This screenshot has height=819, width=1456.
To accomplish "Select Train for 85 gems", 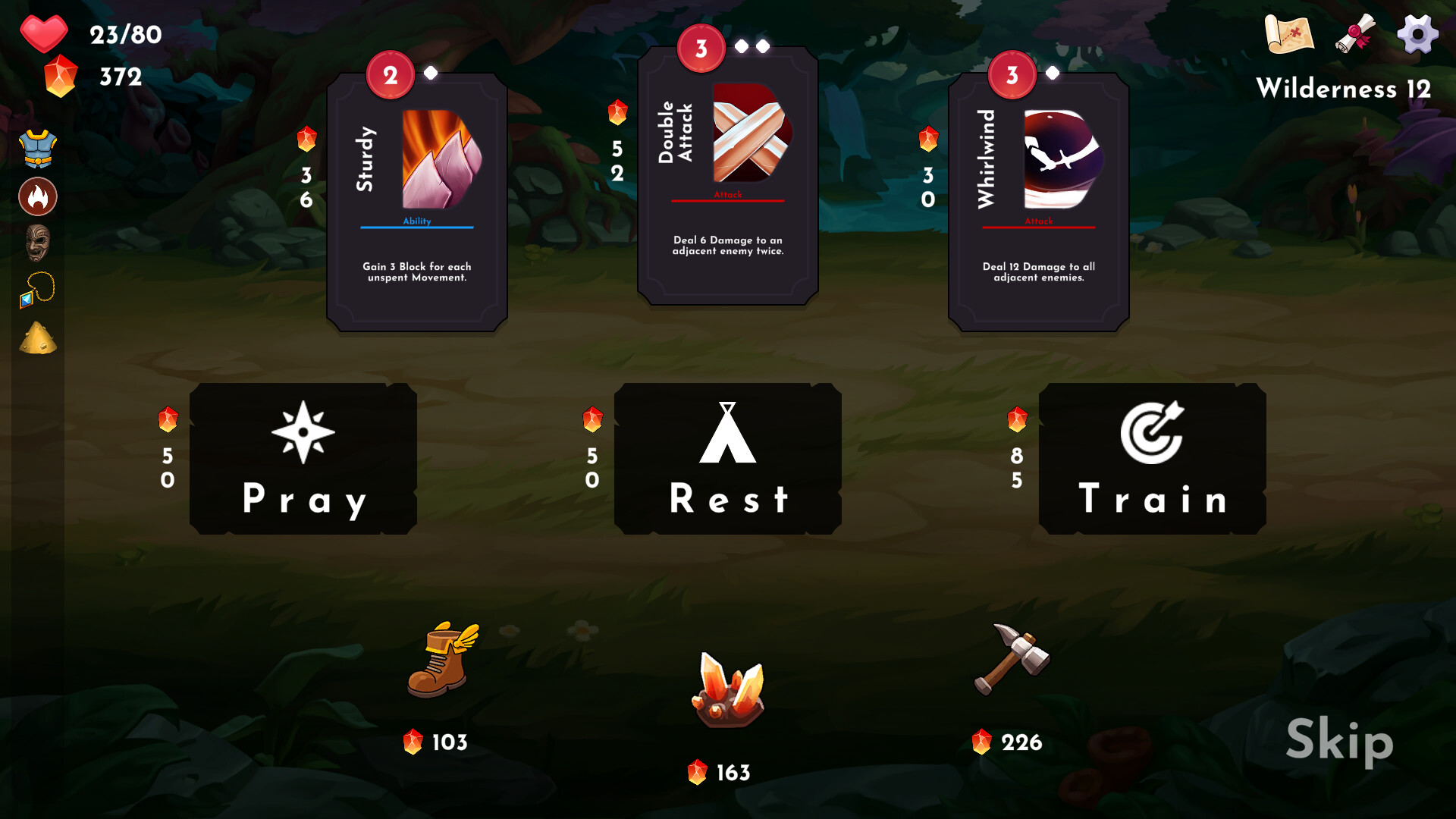I will tap(1152, 457).
